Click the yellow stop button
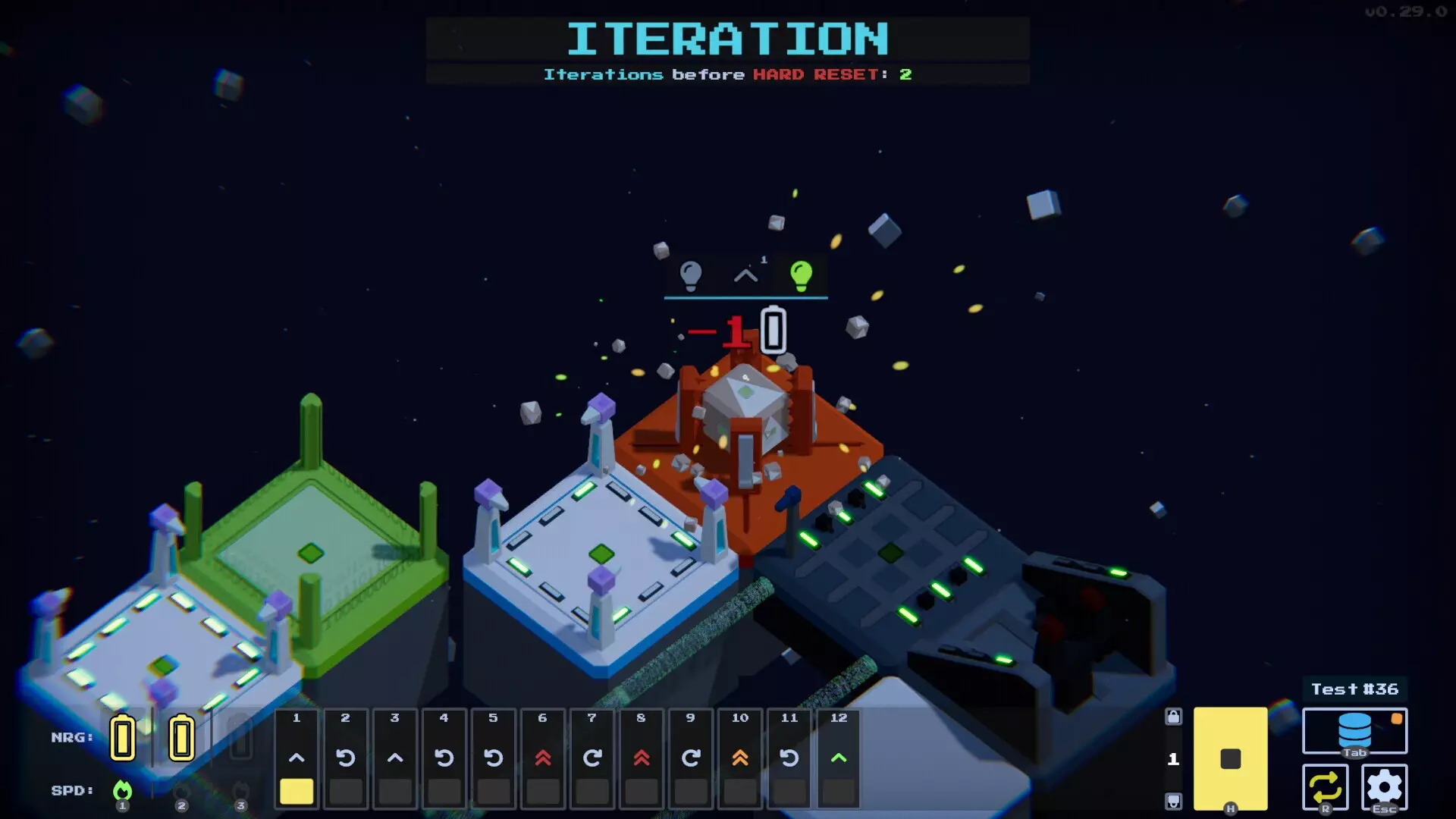Viewport: 1456px width, 819px height. [1230, 758]
